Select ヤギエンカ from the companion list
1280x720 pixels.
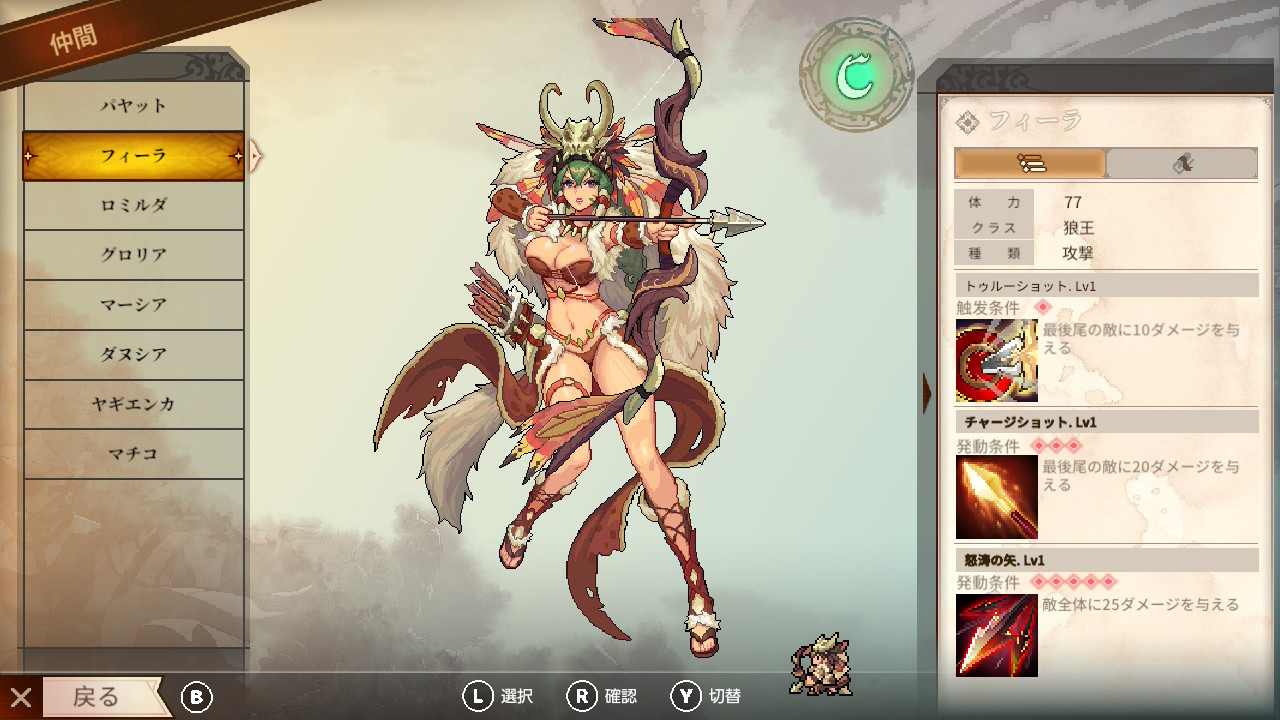pos(133,404)
